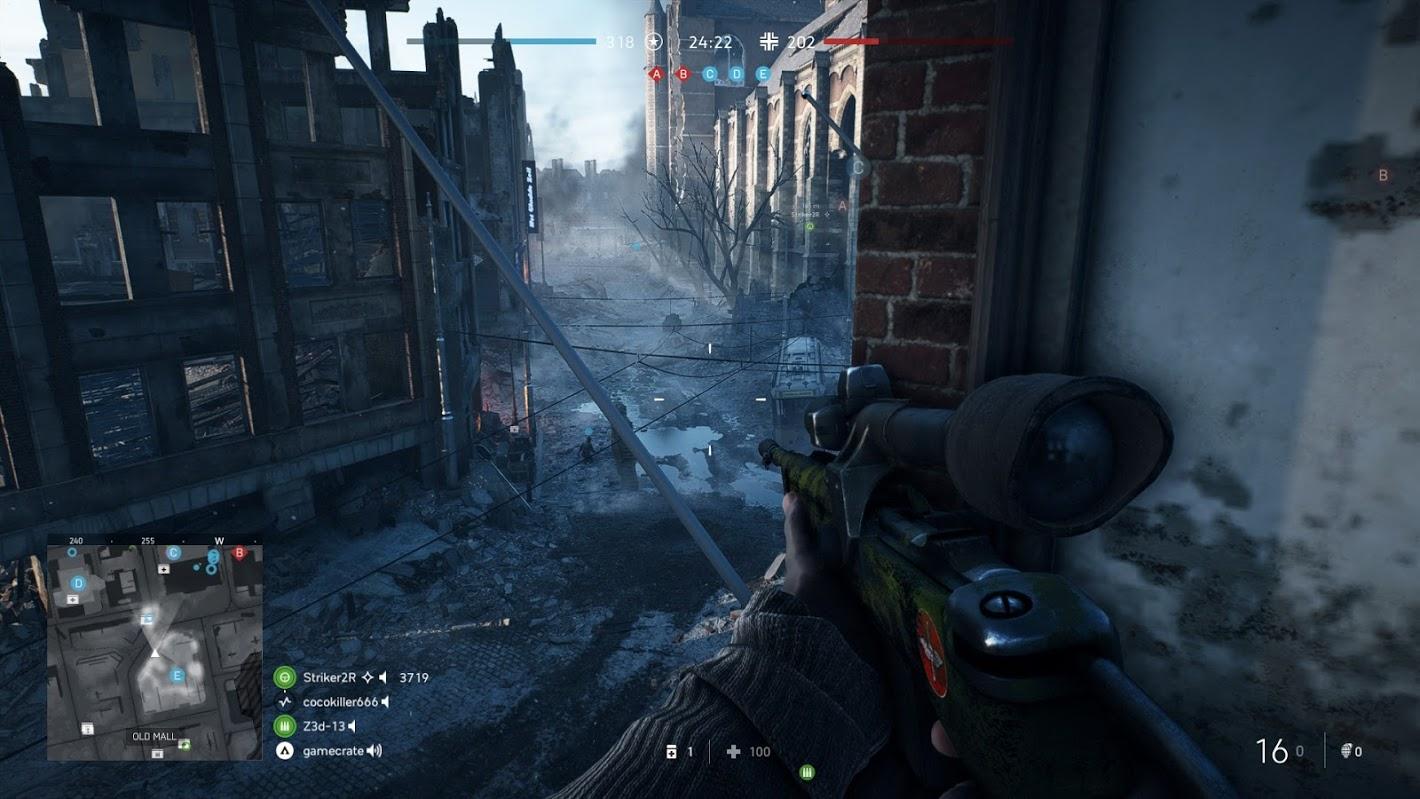Select objective B flag in top bar

(x=683, y=74)
